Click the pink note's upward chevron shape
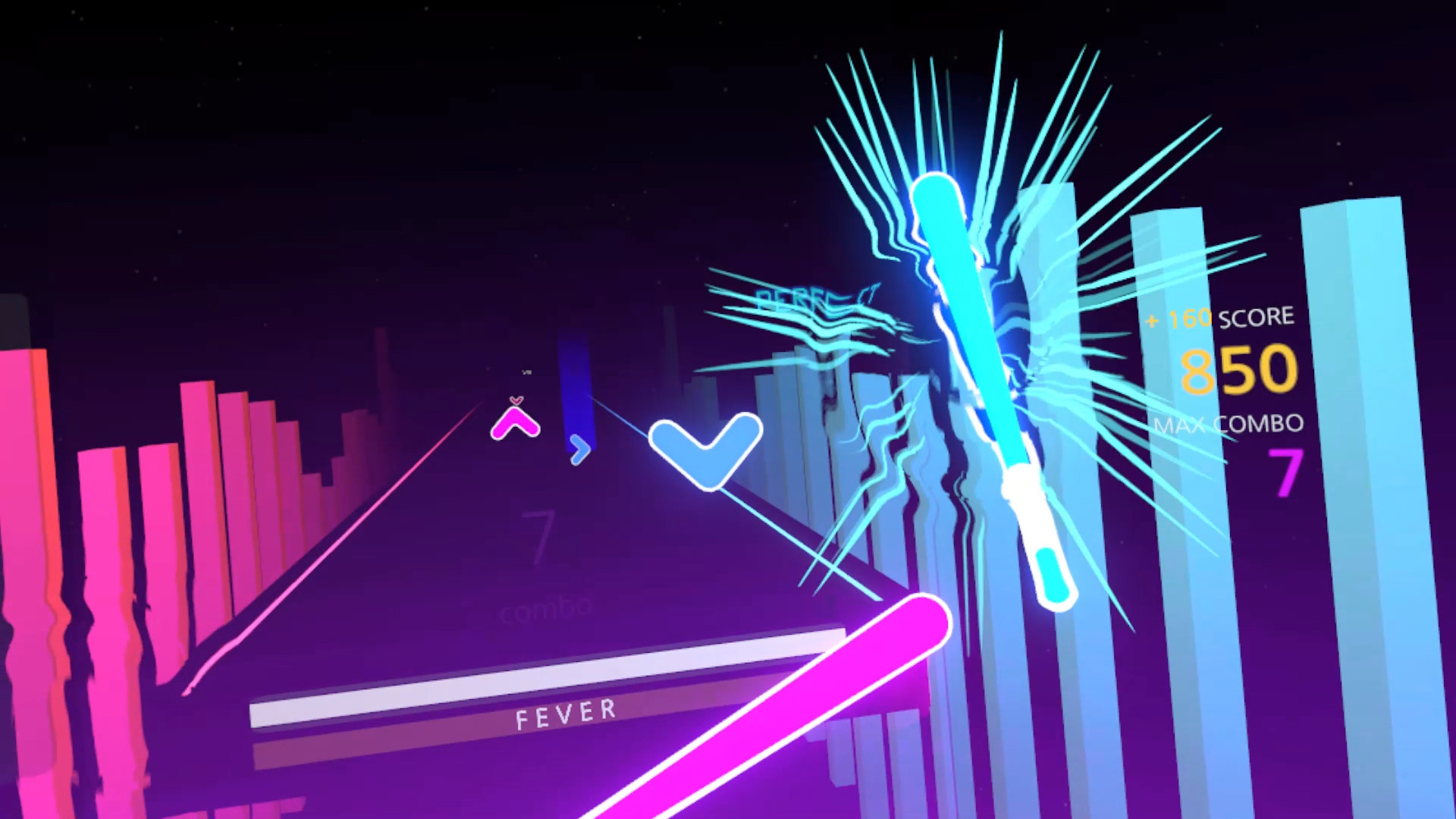This screenshot has width=1456, height=819. 516,421
